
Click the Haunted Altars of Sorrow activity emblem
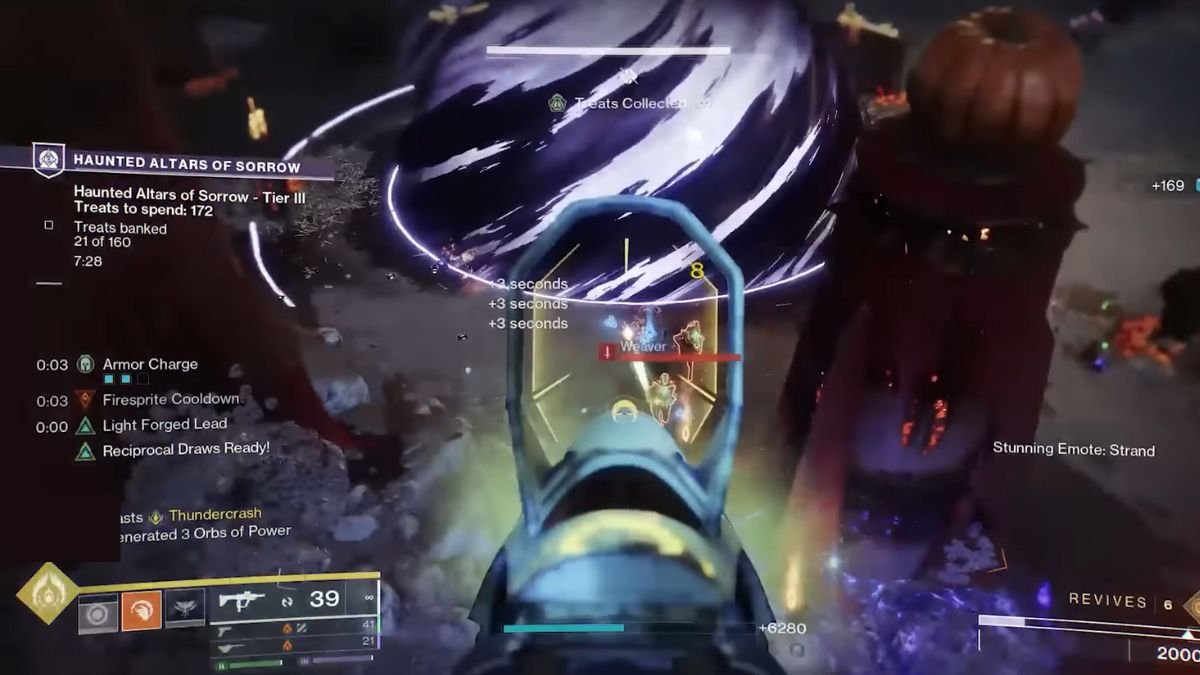49,160
